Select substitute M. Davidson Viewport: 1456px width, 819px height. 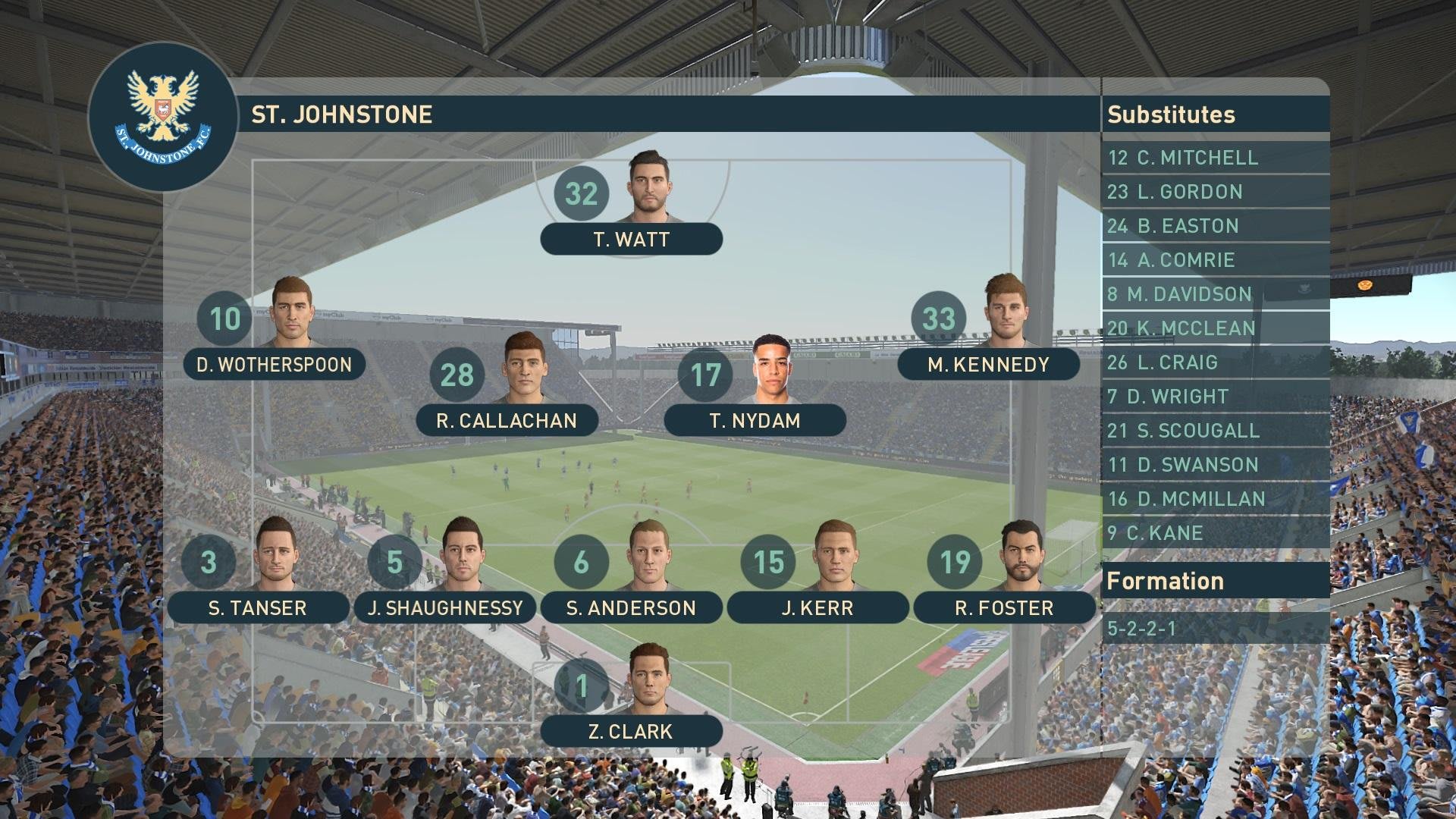(1215, 294)
